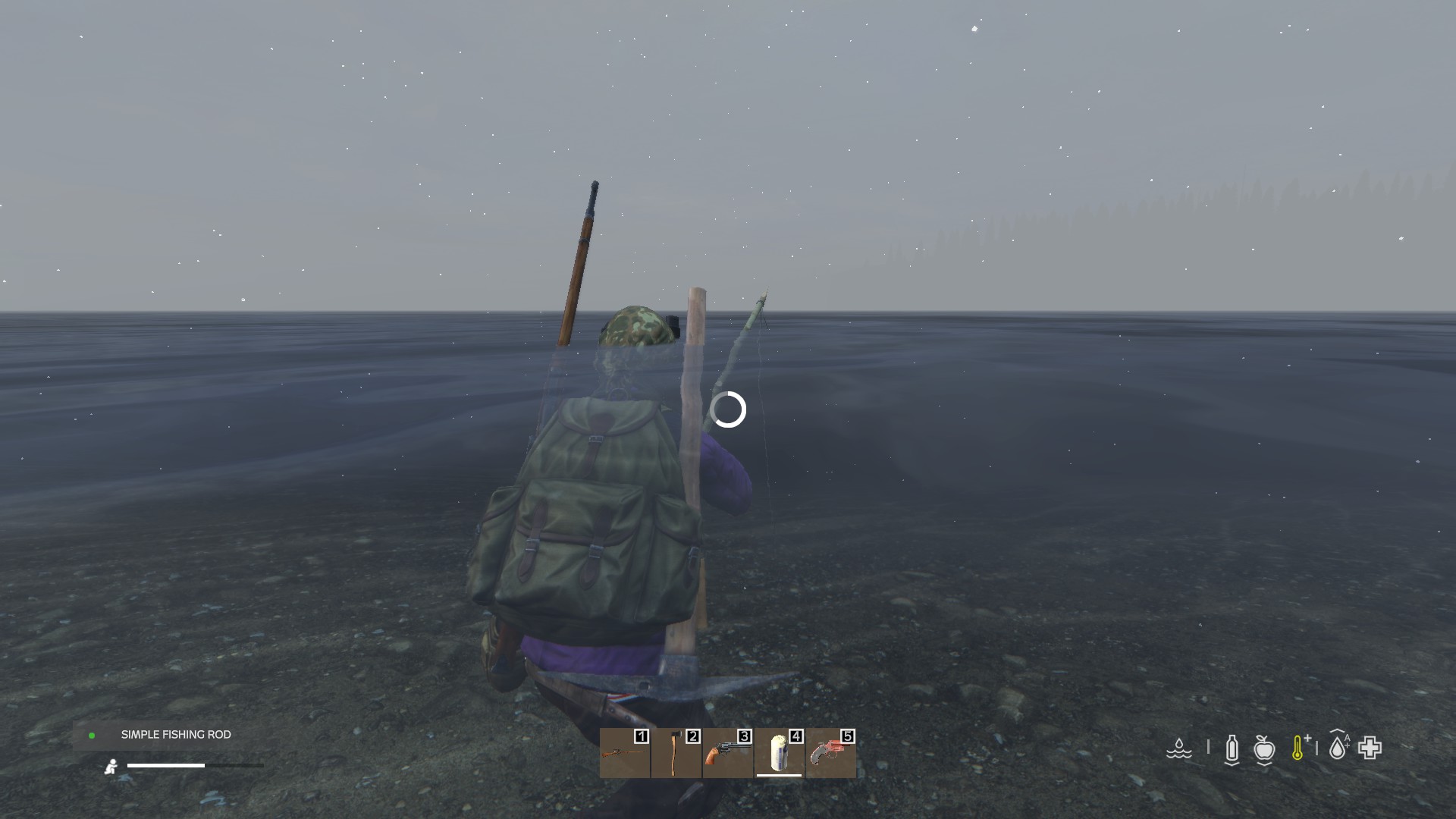Click the yellow thermometer temperature icon

(x=1298, y=747)
